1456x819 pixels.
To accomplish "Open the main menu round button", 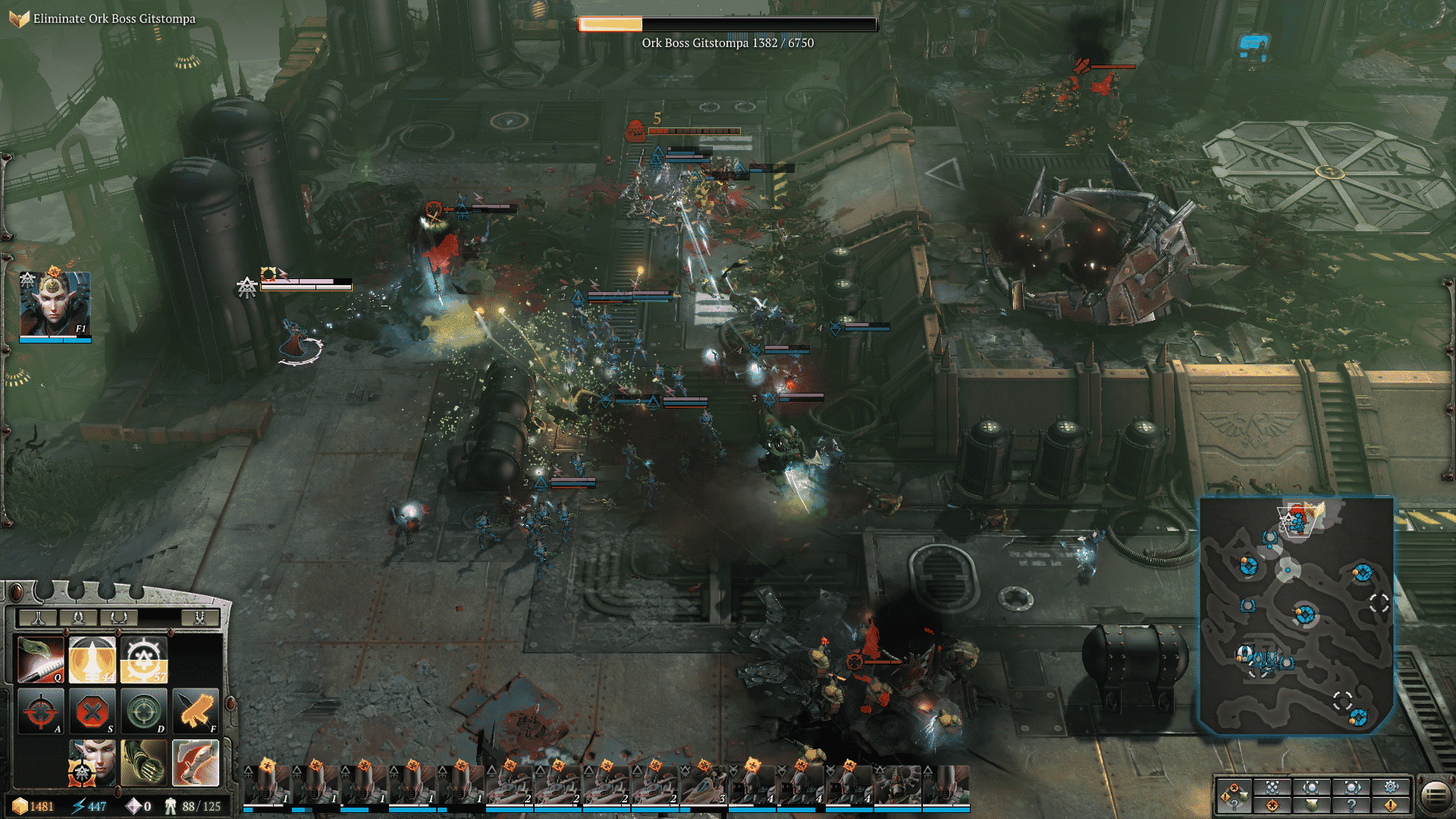I will [1435, 795].
